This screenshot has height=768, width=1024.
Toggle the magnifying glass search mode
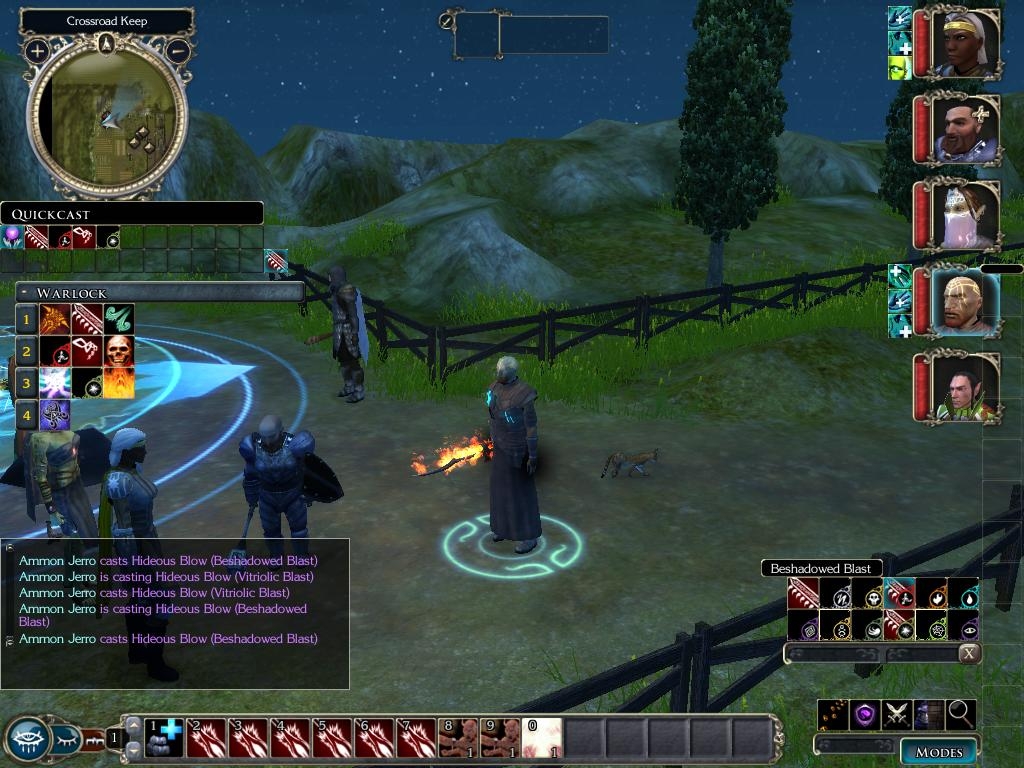[960, 714]
